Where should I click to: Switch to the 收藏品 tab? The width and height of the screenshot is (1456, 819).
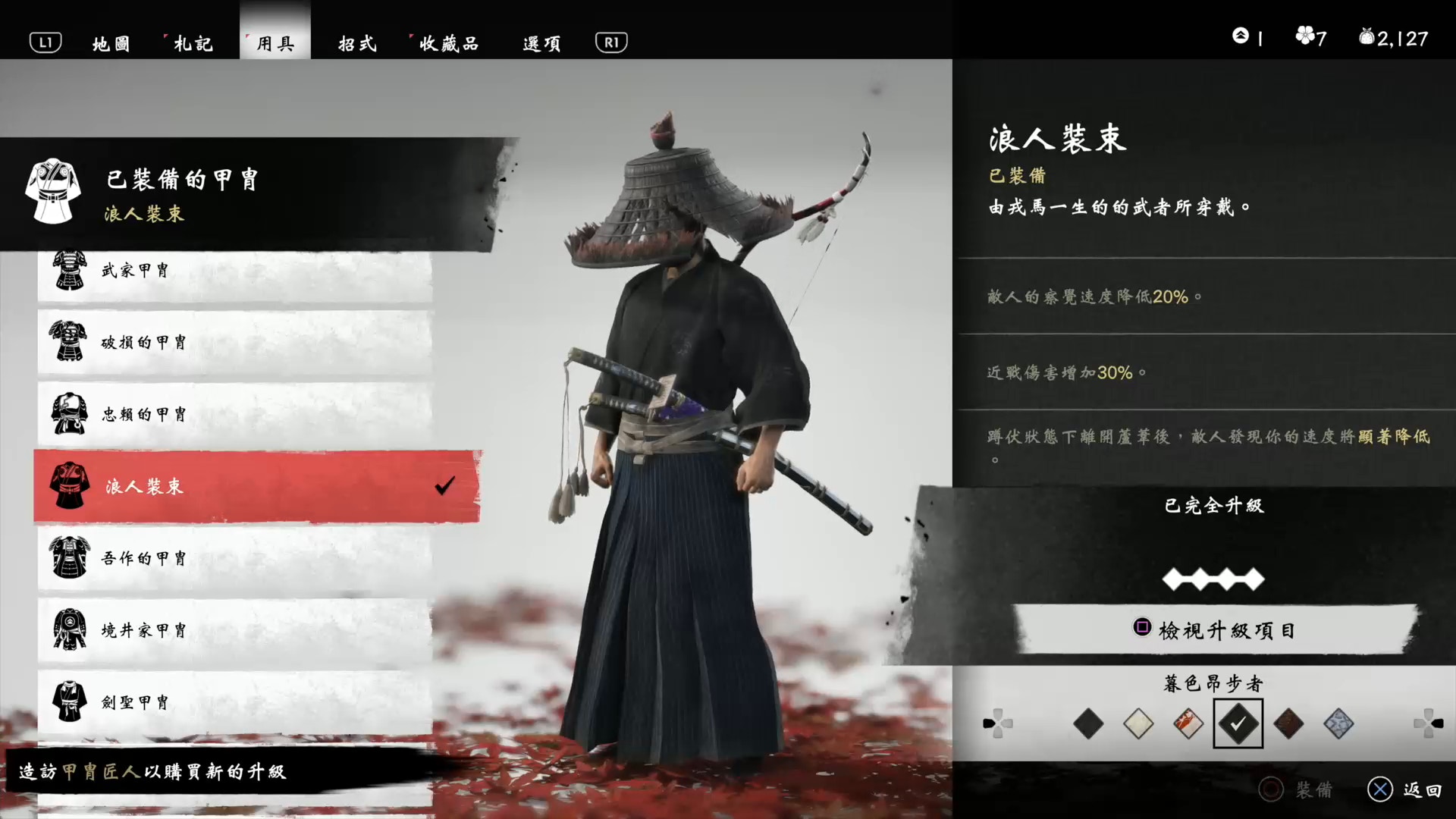(449, 43)
